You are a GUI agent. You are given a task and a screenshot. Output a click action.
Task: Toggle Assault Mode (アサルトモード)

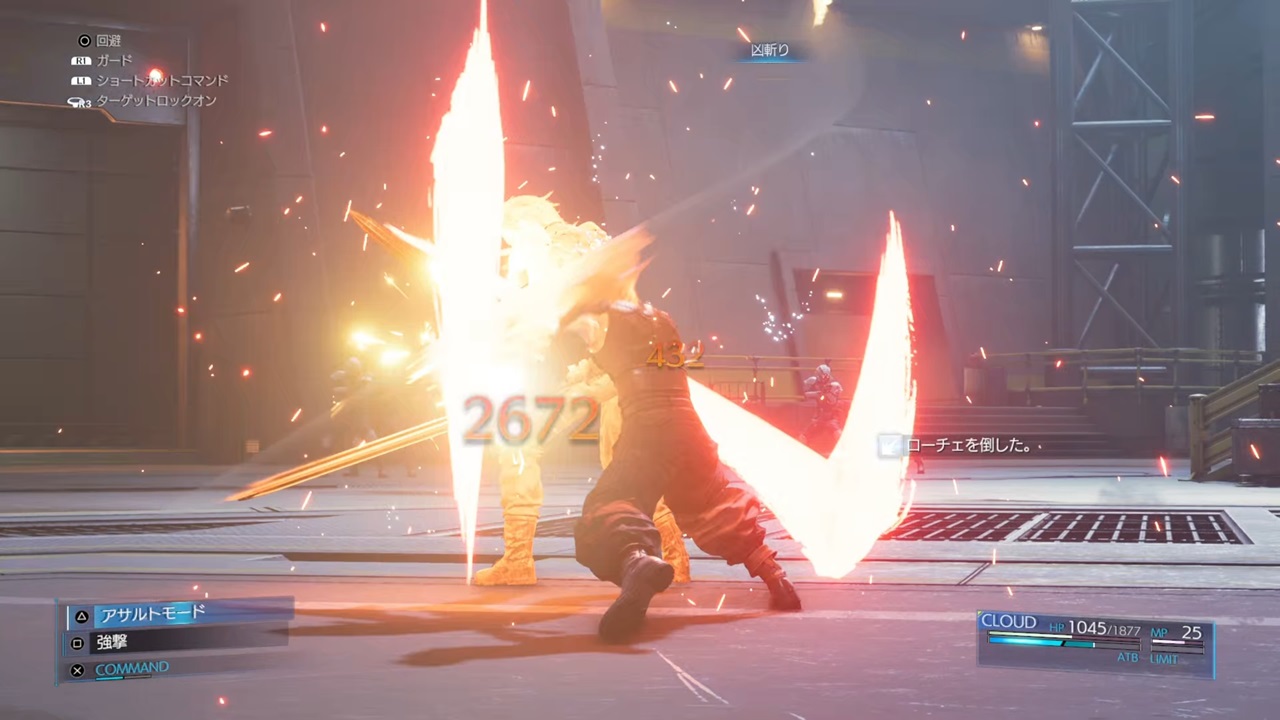click(150, 614)
